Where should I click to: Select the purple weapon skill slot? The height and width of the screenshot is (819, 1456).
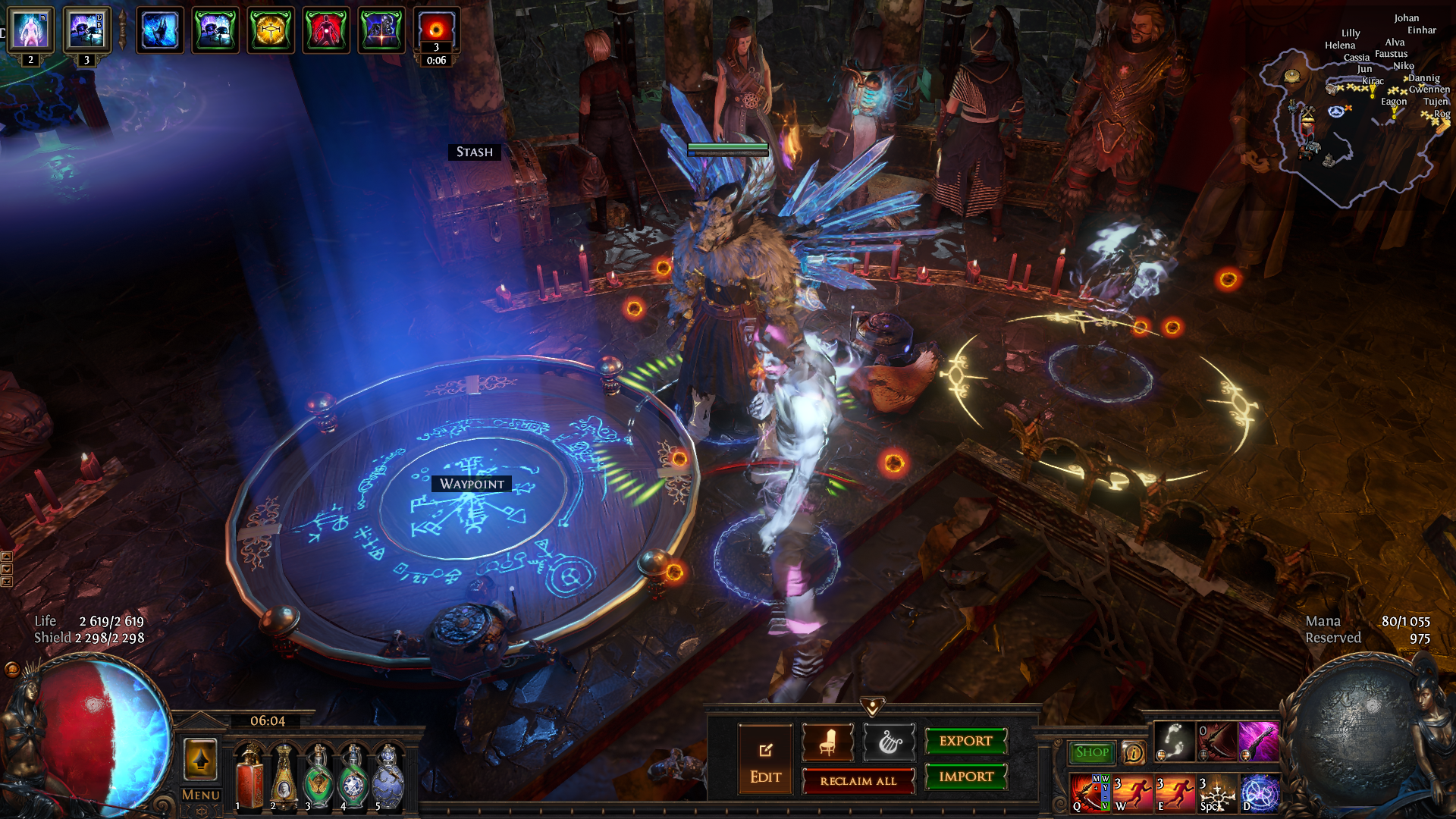point(1258,741)
